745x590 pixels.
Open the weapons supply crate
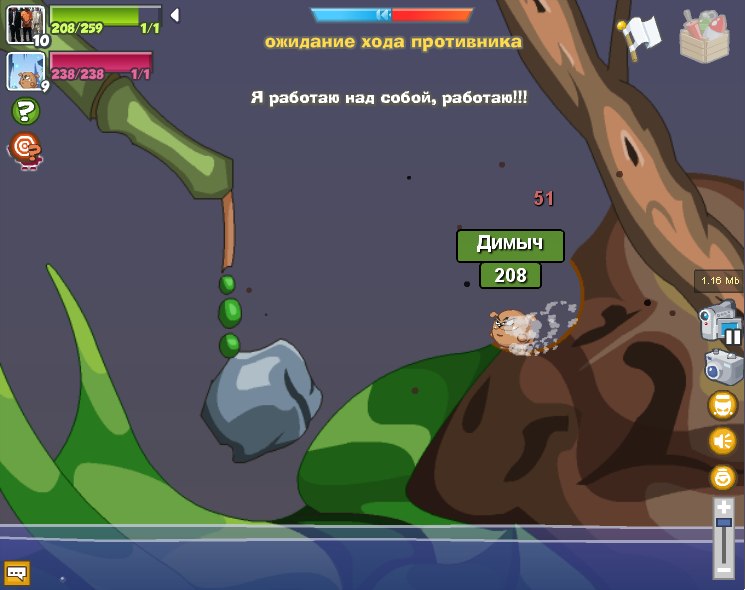pyautogui.click(x=704, y=37)
